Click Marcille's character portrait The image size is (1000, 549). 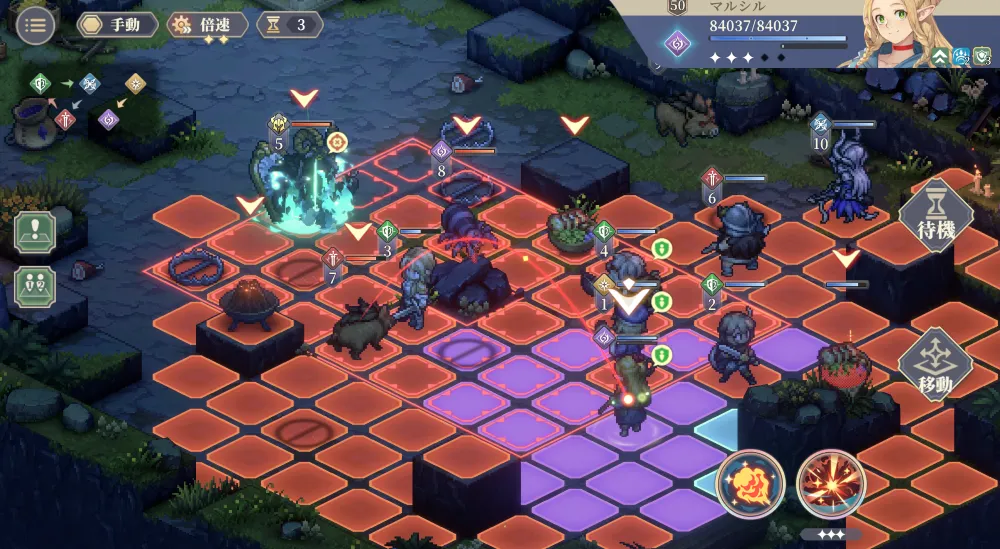click(888, 35)
